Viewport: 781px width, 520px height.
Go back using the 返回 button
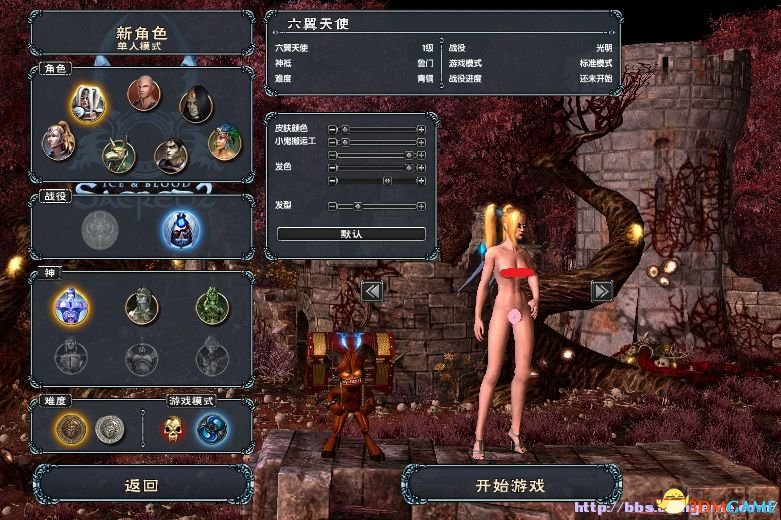[x=141, y=486]
